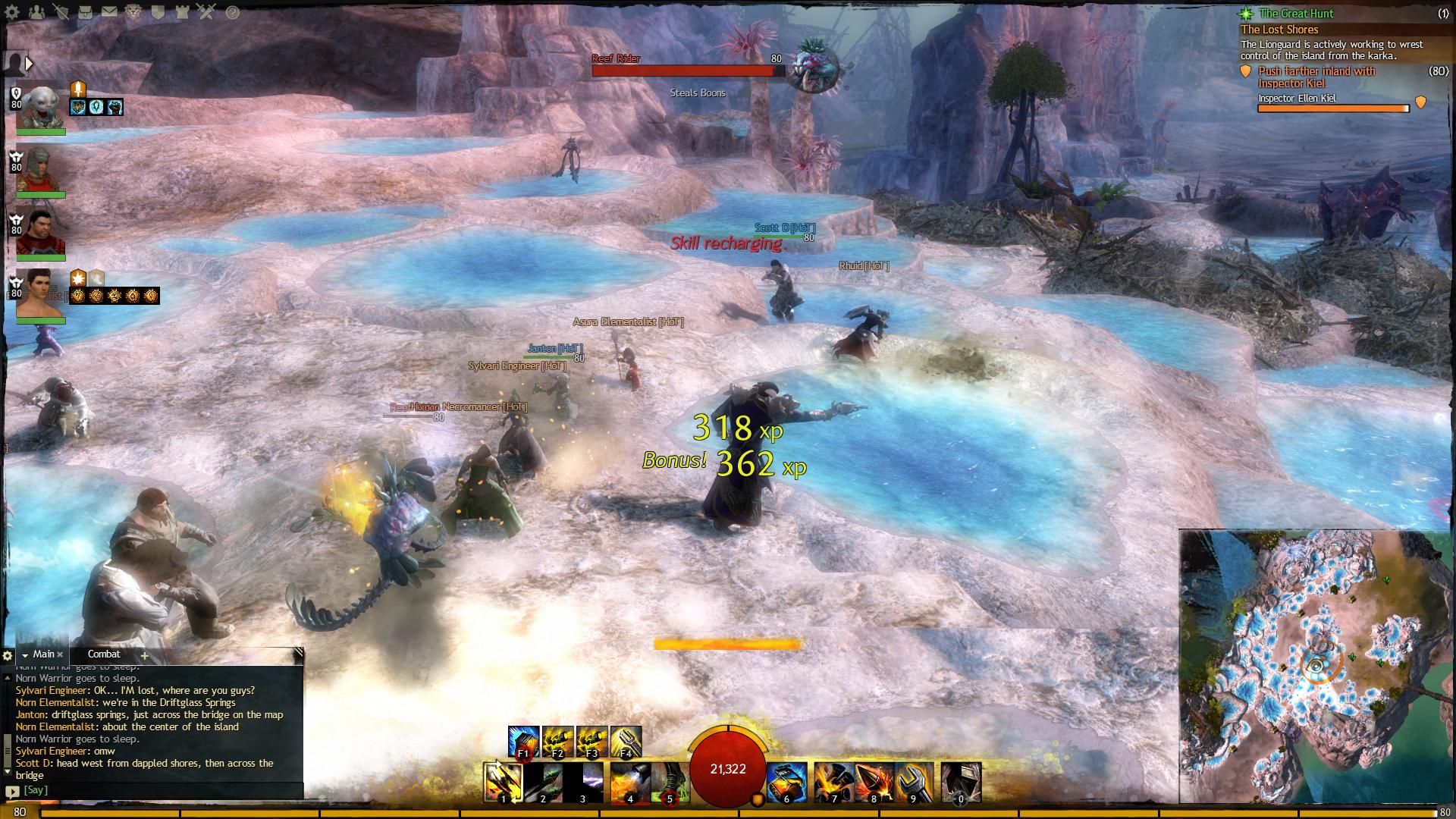This screenshot has height=819, width=1456.
Task: Open the help question mark icon
Action: (232, 12)
